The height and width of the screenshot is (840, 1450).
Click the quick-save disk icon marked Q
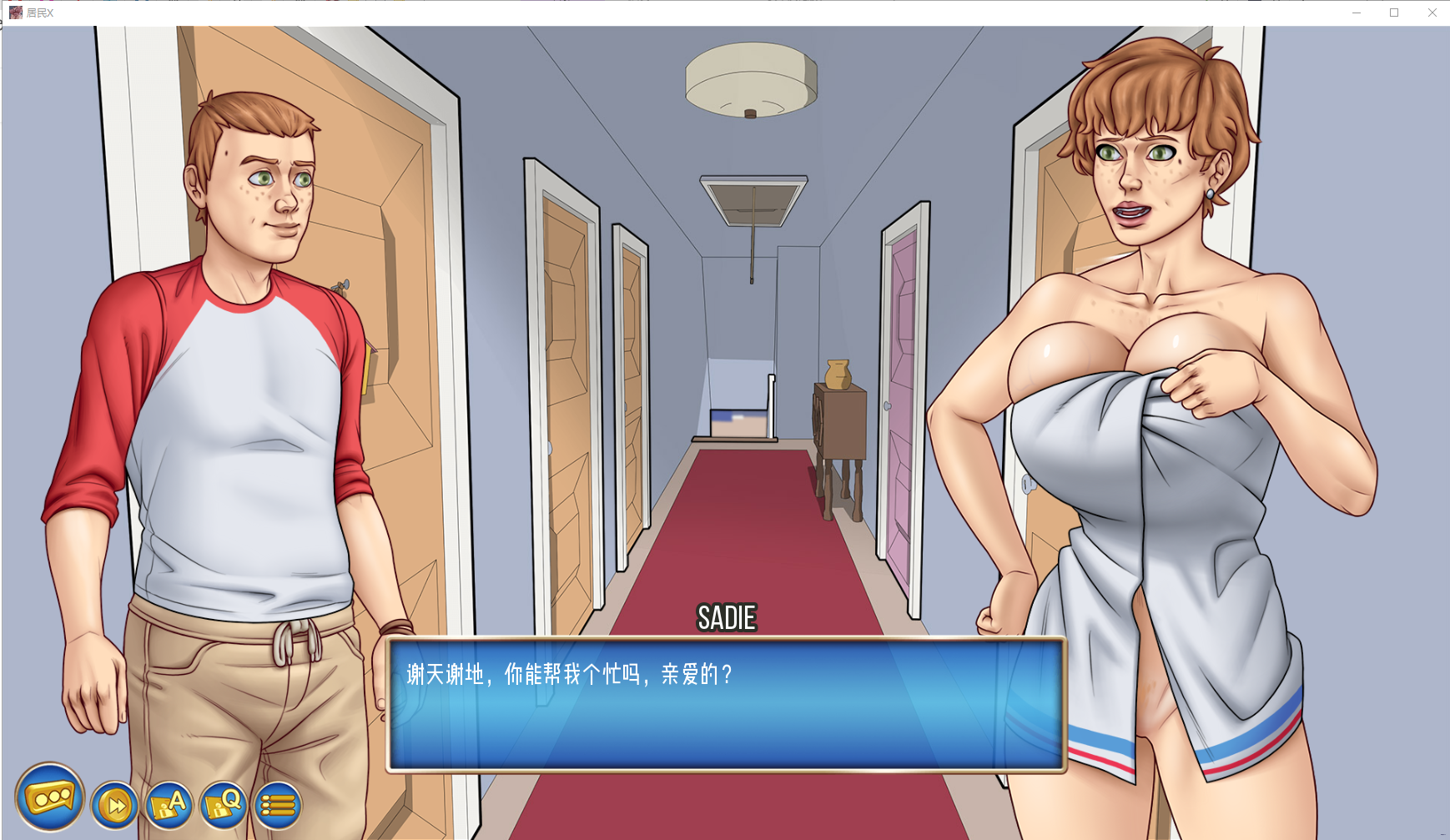coord(223,806)
